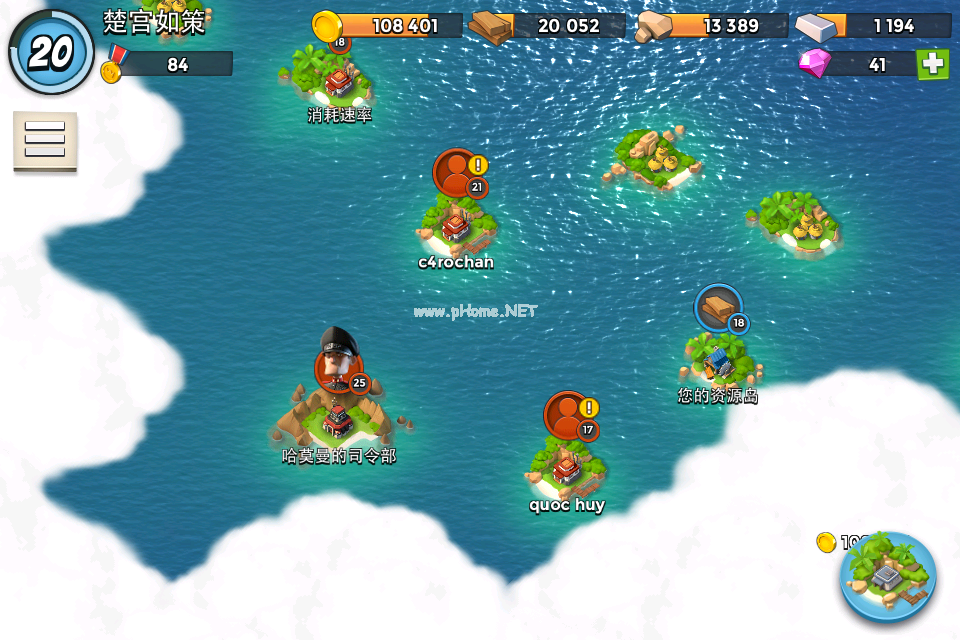Tap the level 20 experience badge
The image size is (960, 640).
(x=51, y=53)
